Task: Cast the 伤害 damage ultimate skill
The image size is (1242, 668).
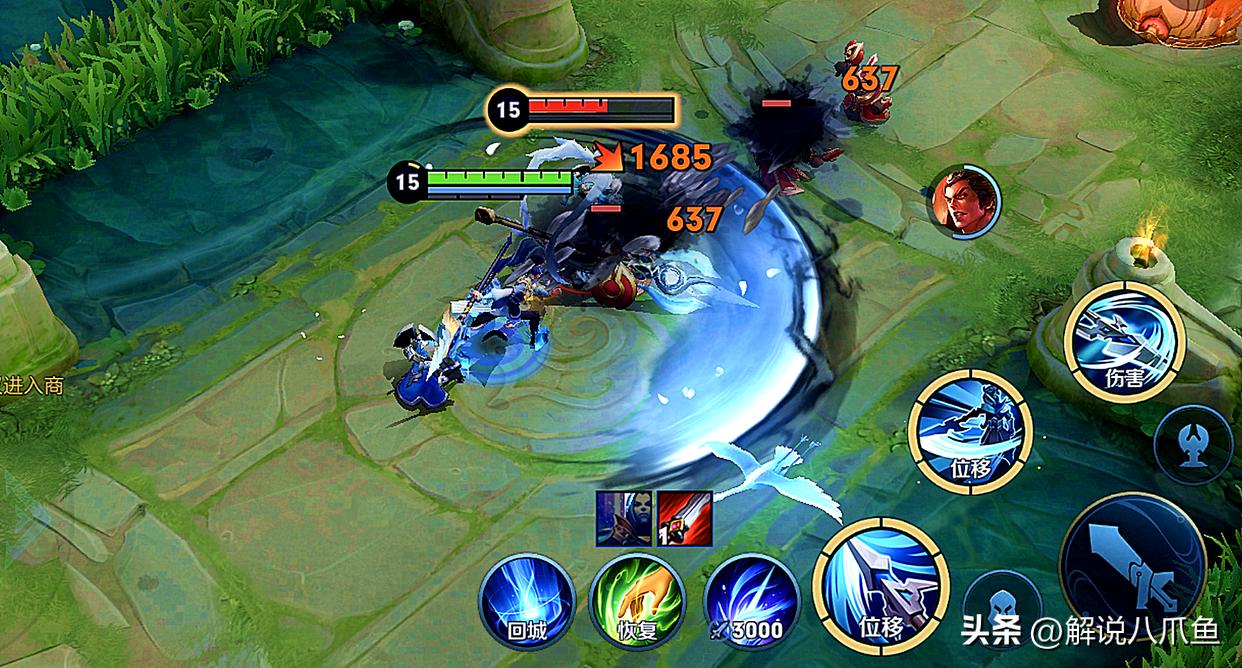Action: 1123,342
